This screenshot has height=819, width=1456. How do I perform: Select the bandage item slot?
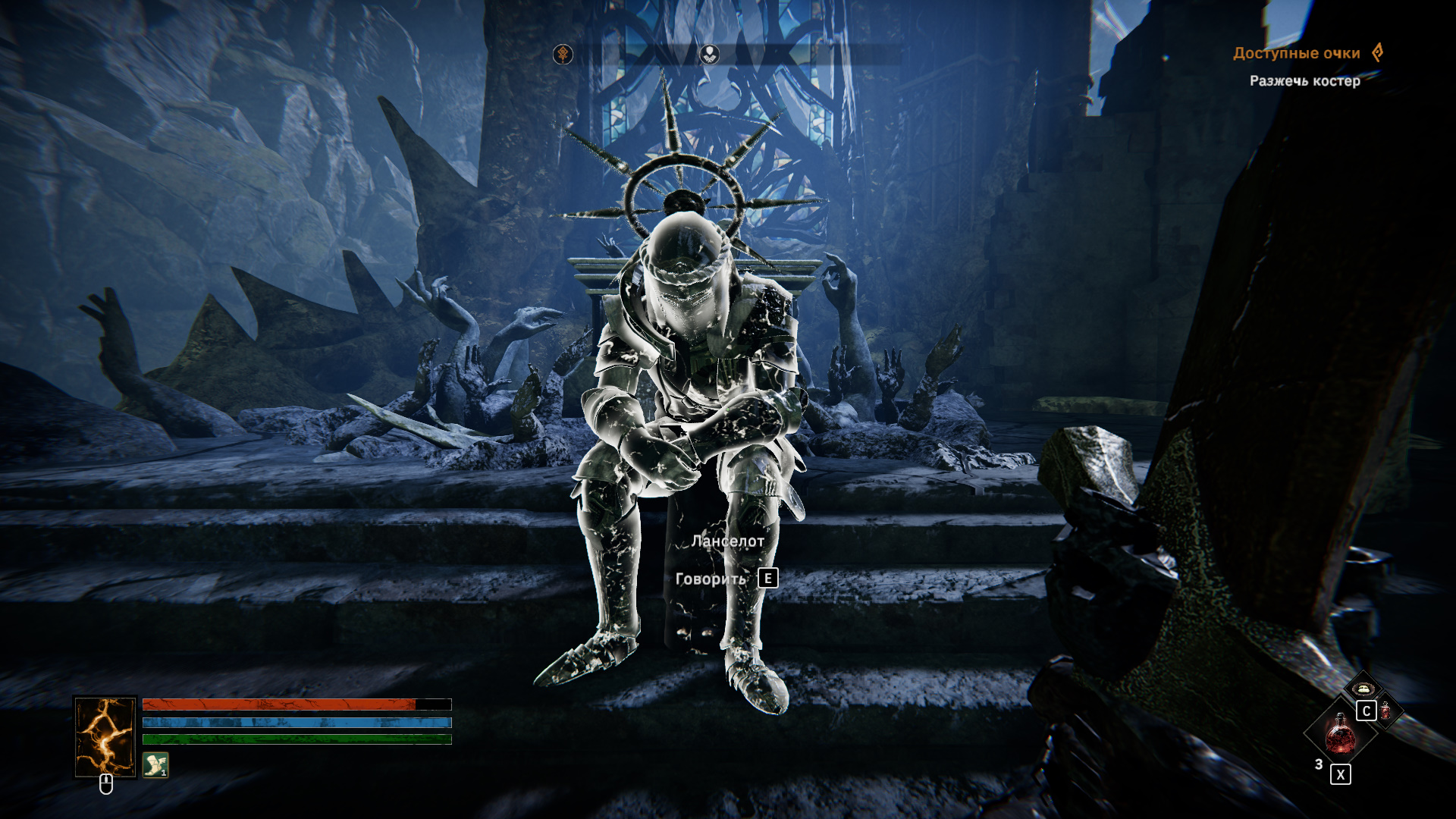pyautogui.click(x=1362, y=689)
